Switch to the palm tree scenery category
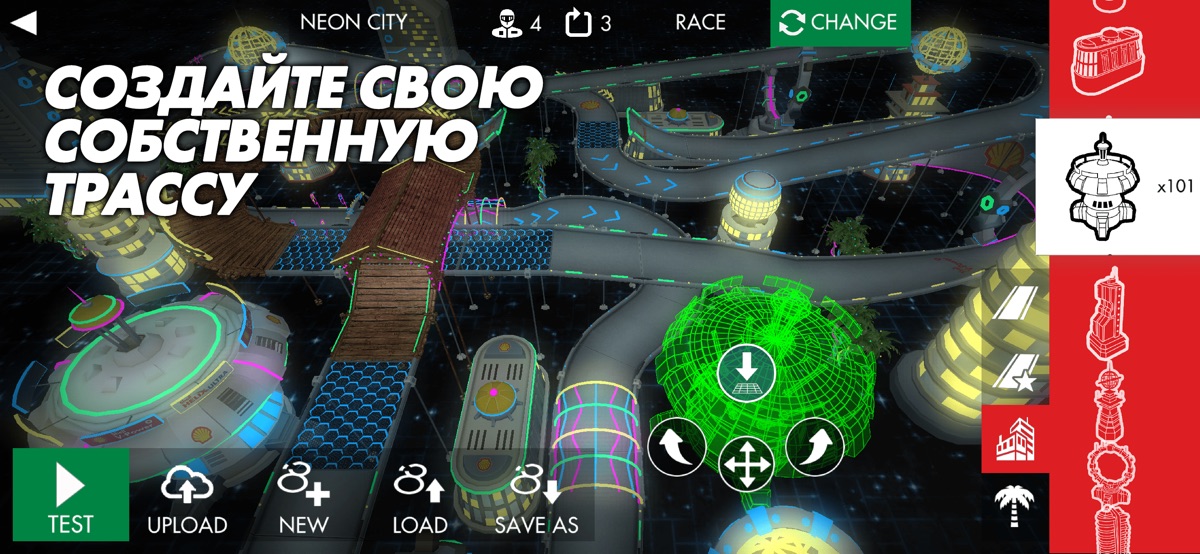The height and width of the screenshot is (554, 1200). (x=1015, y=505)
